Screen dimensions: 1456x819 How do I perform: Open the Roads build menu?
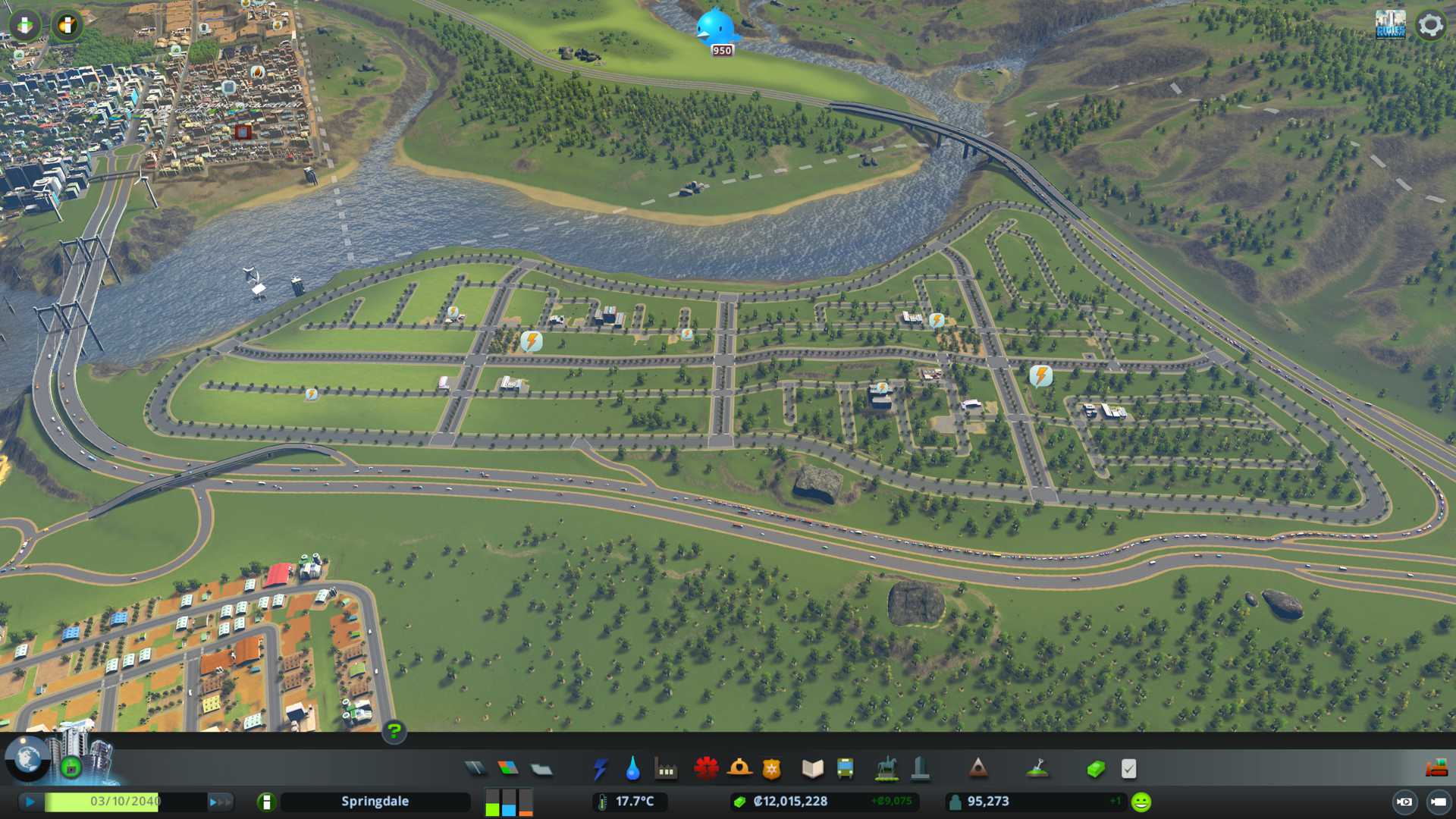475,769
